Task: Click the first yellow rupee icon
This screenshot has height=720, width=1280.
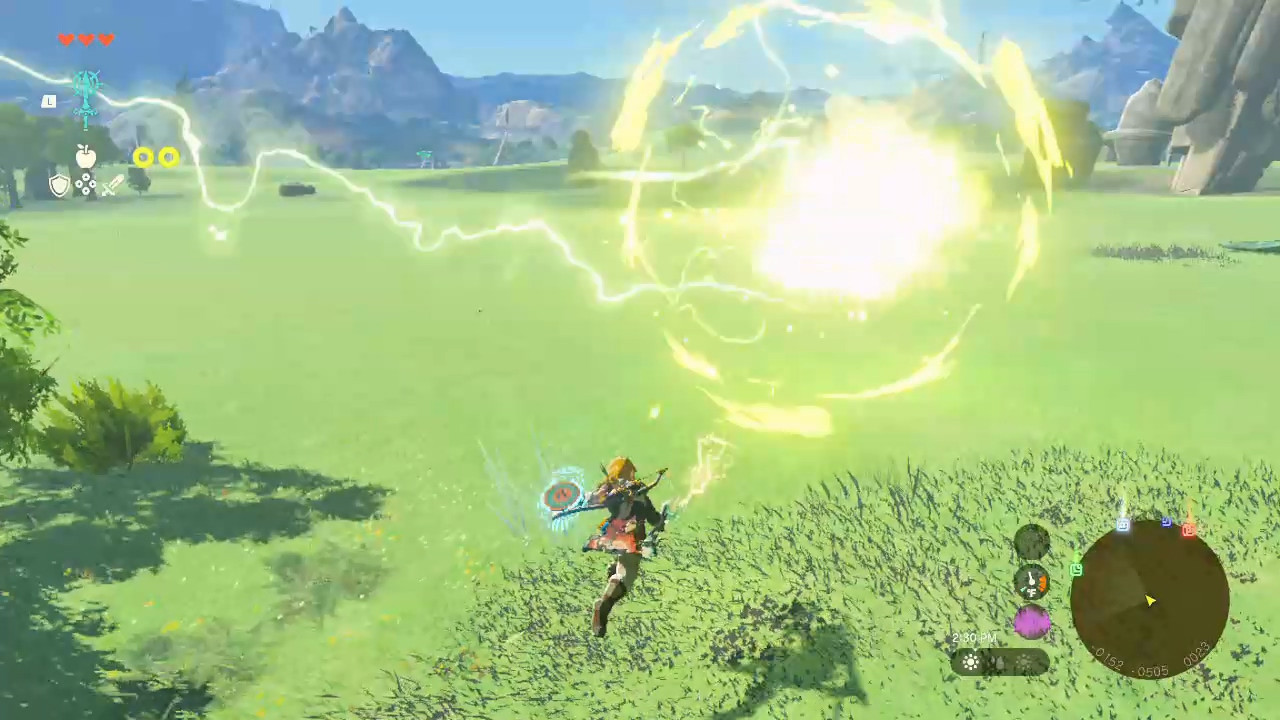Action: [143, 156]
